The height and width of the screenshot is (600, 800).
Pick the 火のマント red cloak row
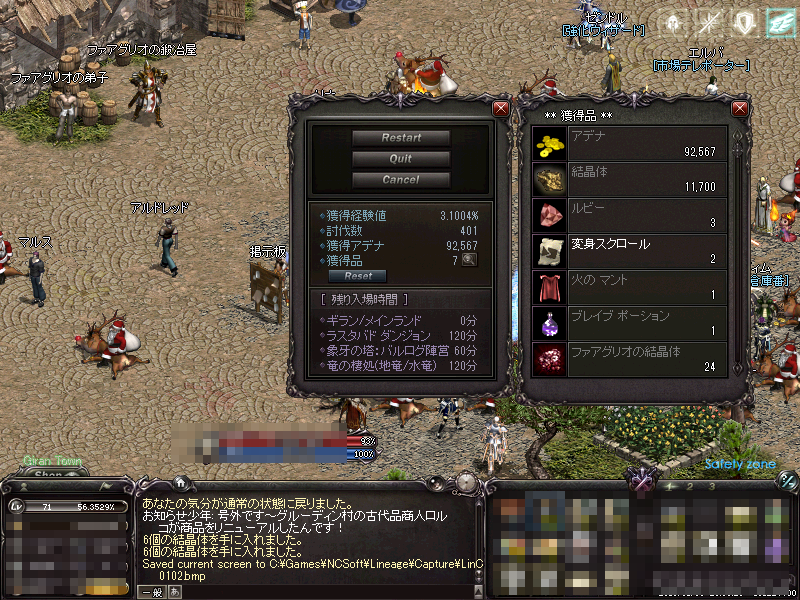(630, 288)
